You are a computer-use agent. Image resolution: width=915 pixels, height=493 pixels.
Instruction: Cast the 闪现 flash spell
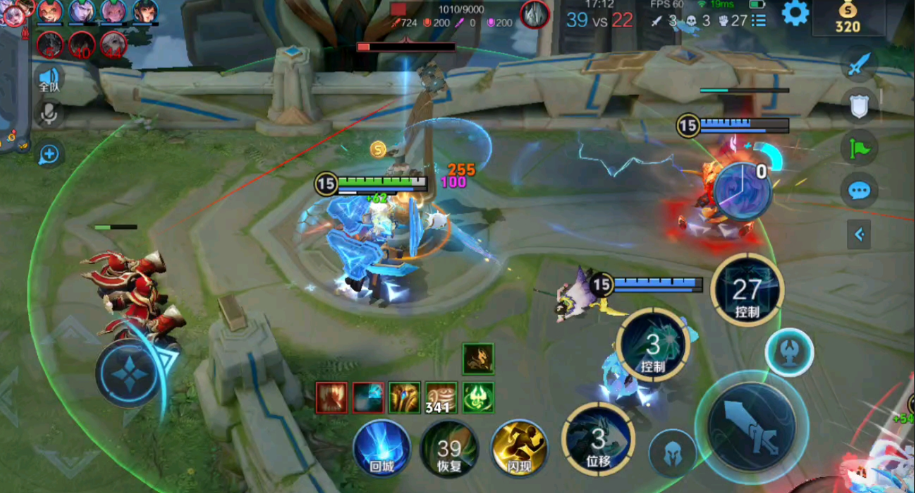pos(519,447)
